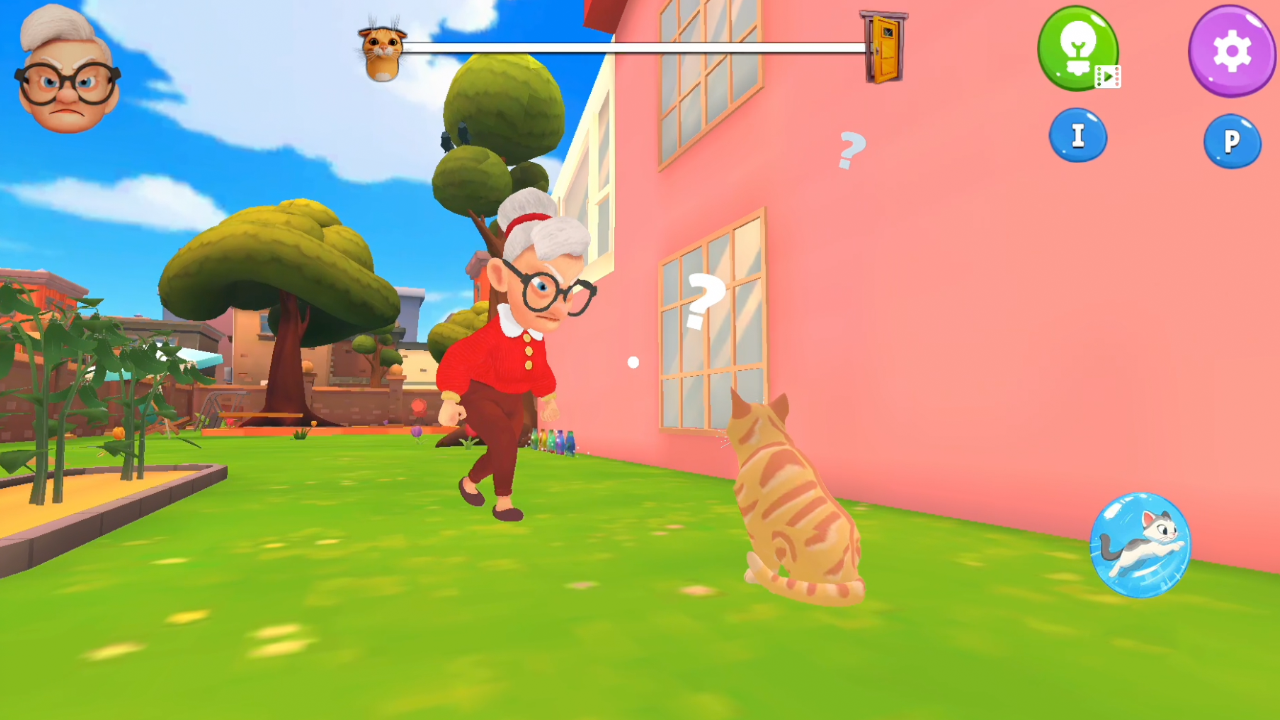1280x720 pixels.
Task: Select the ginger cat sitting by the wall
Action: pos(795,500)
